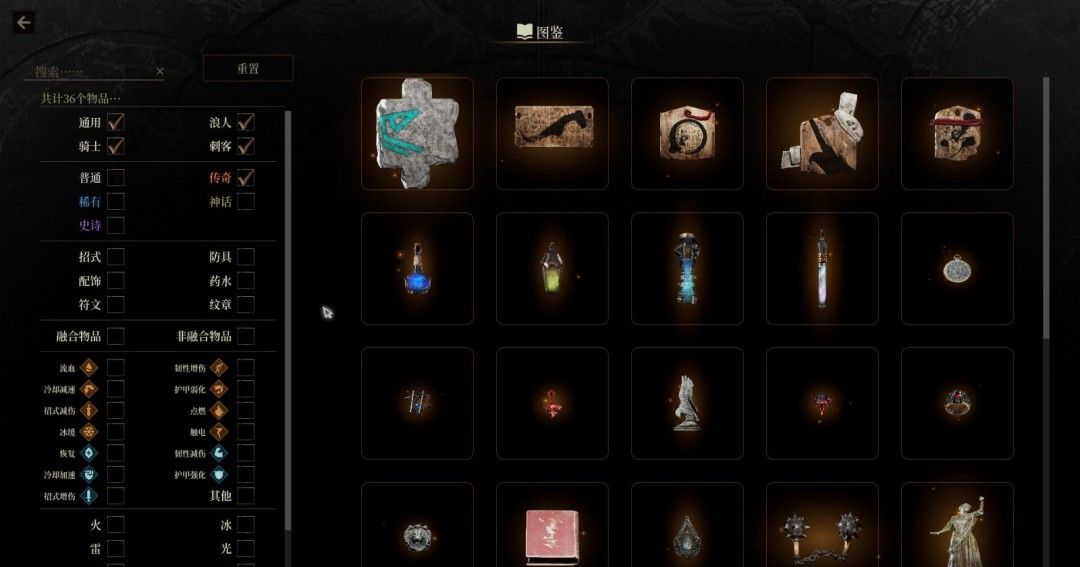Screen dimensions: 1080x567
Task: Focus the 搜索 search field
Action: click(x=92, y=72)
